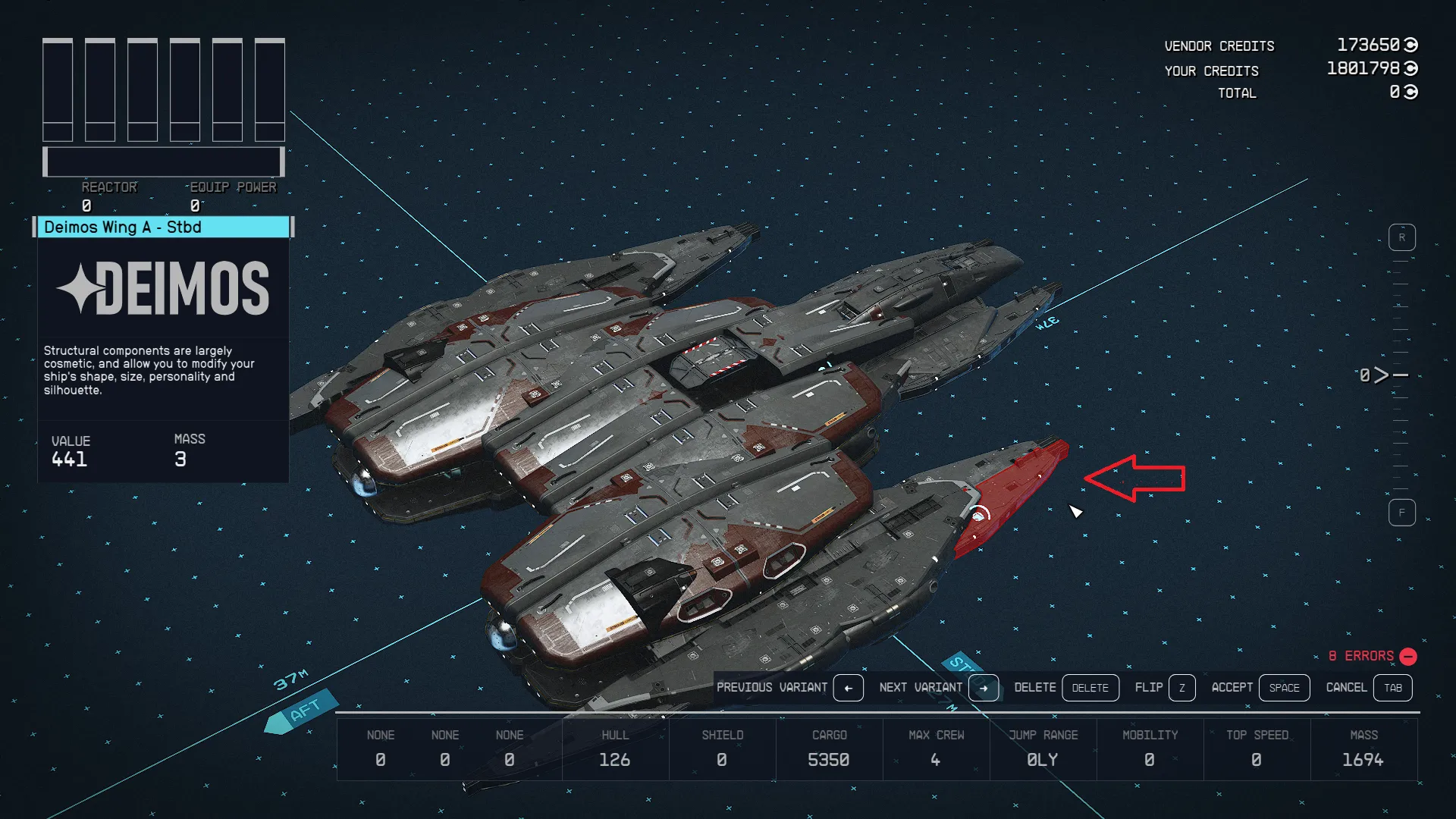Switch to the previous variant
Image resolution: width=1456 pixels, height=819 pixels.
[x=848, y=688]
